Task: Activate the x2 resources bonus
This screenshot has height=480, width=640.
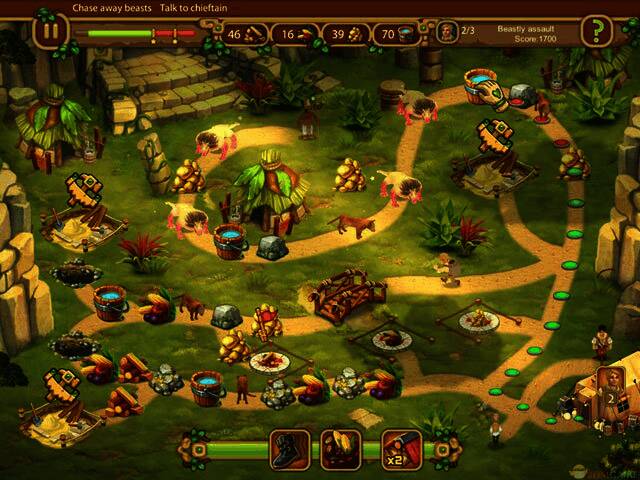Action: tap(399, 449)
